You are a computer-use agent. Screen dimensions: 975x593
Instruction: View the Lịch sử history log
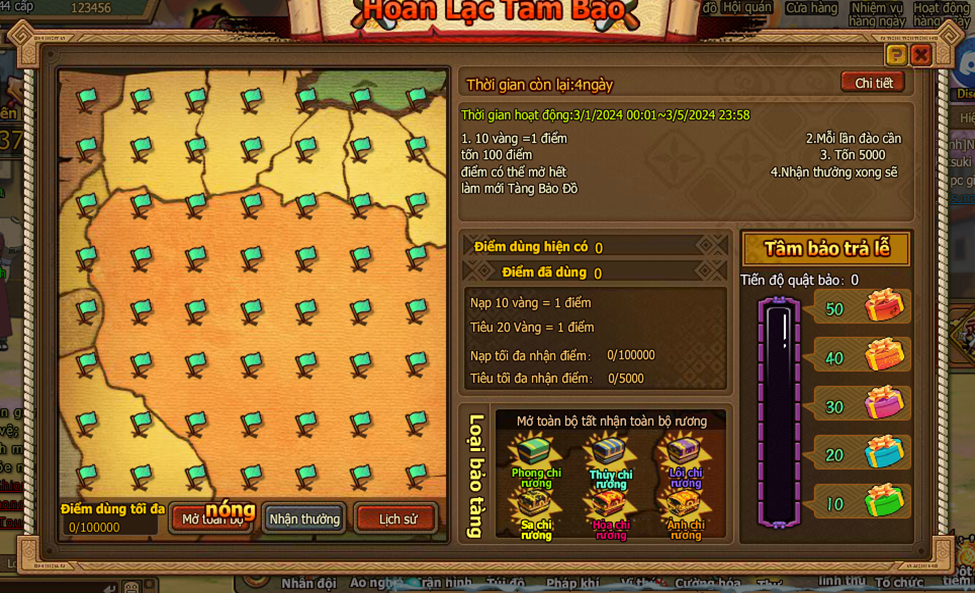[x=397, y=518]
